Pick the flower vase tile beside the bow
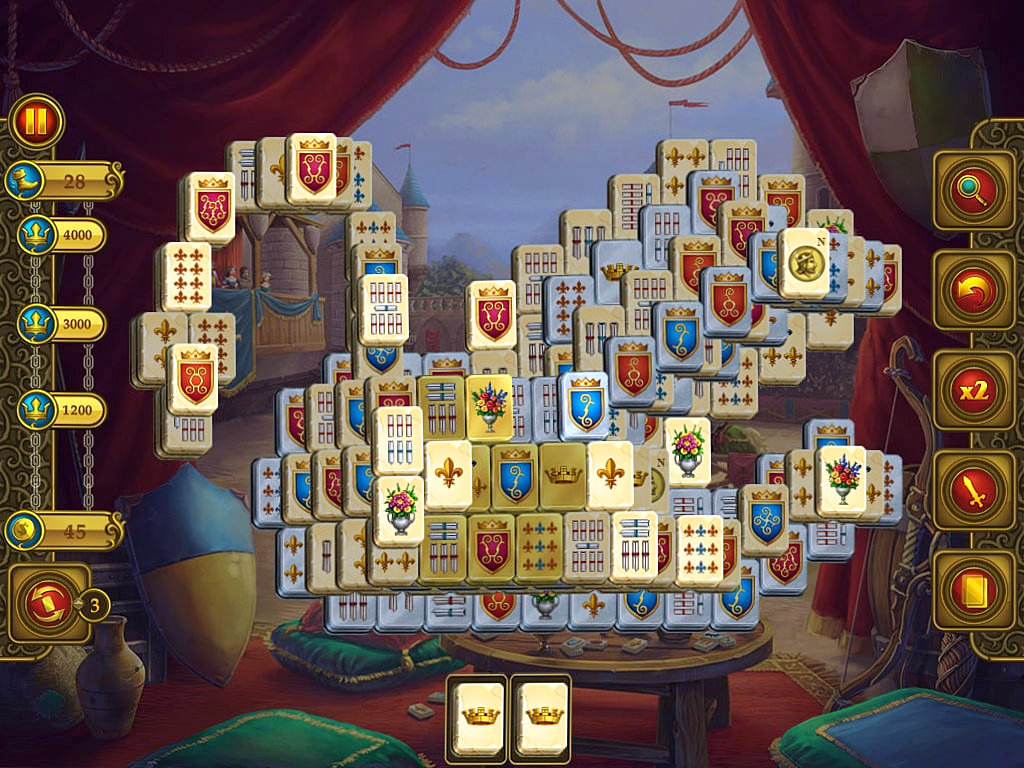 tap(840, 479)
